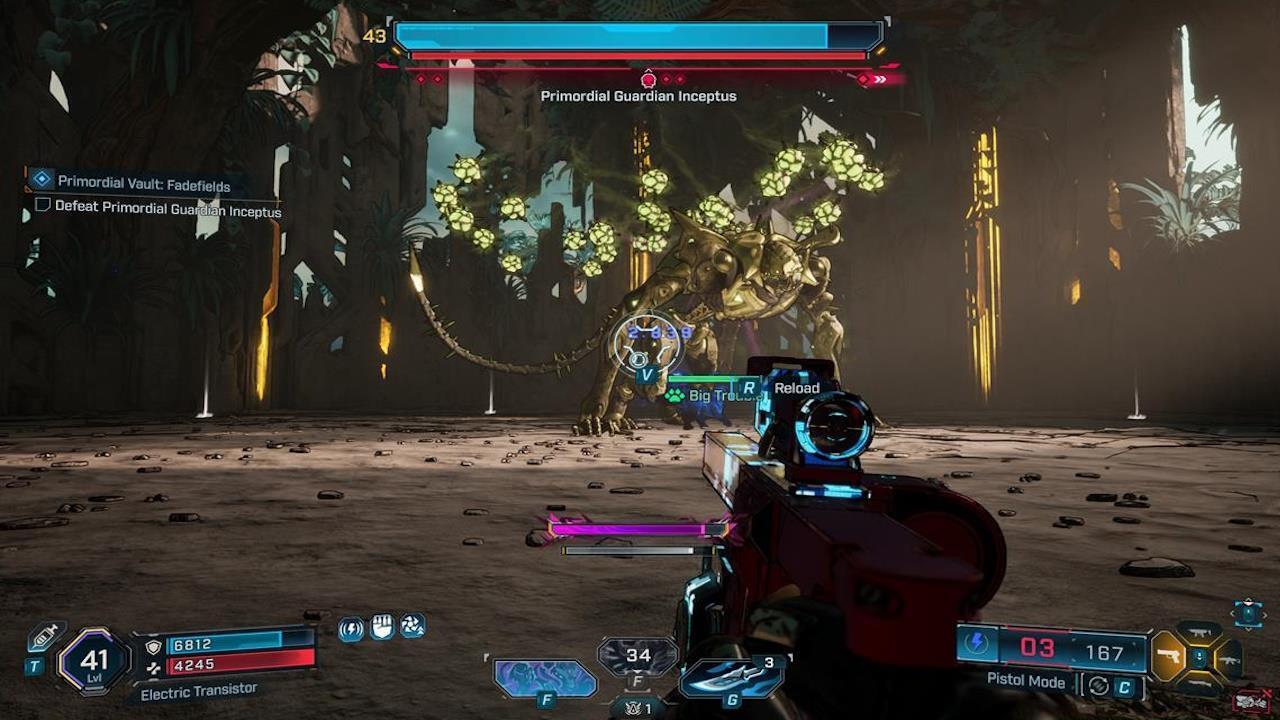Viewport: 1280px width, 720px height.
Task: Expand the diamond widget above the weapon wheel
Action: tap(1247, 614)
